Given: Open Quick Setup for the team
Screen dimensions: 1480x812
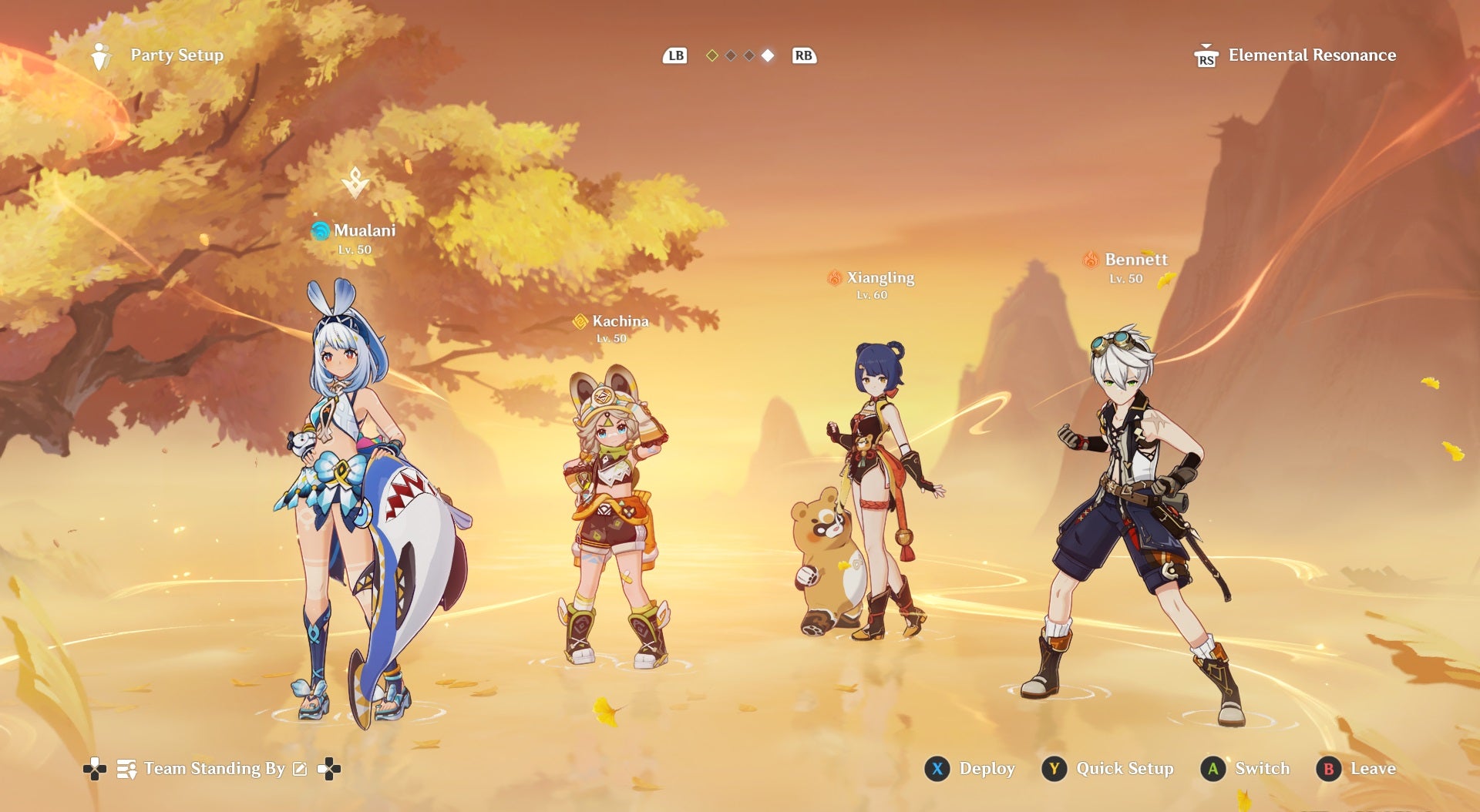Looking at the screenshot, I should (1108, 768).
